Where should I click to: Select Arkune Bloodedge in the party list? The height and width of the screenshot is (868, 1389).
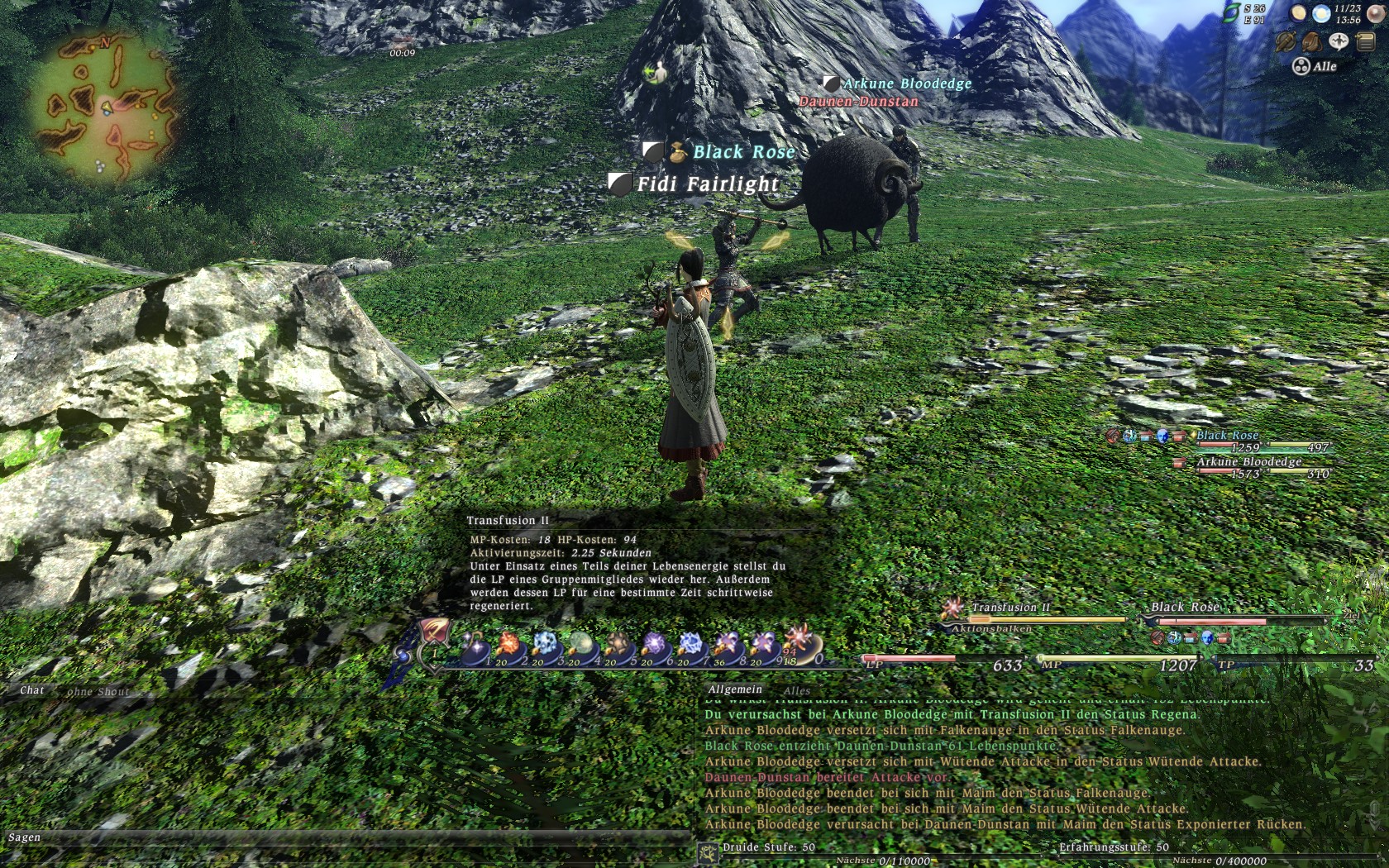1248,462
